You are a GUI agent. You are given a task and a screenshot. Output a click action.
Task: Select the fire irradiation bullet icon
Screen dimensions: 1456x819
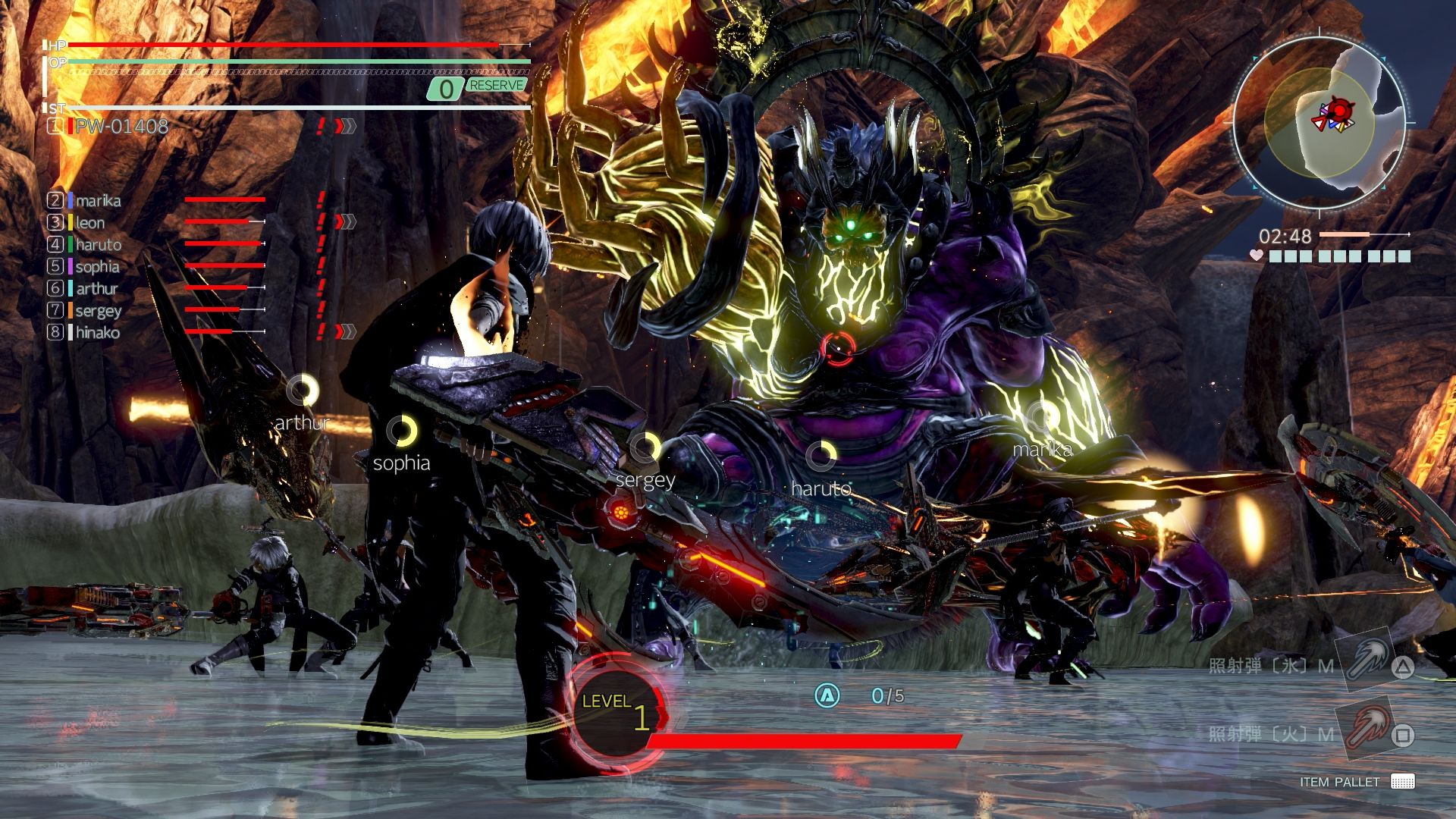click(x=1363, y=730)
